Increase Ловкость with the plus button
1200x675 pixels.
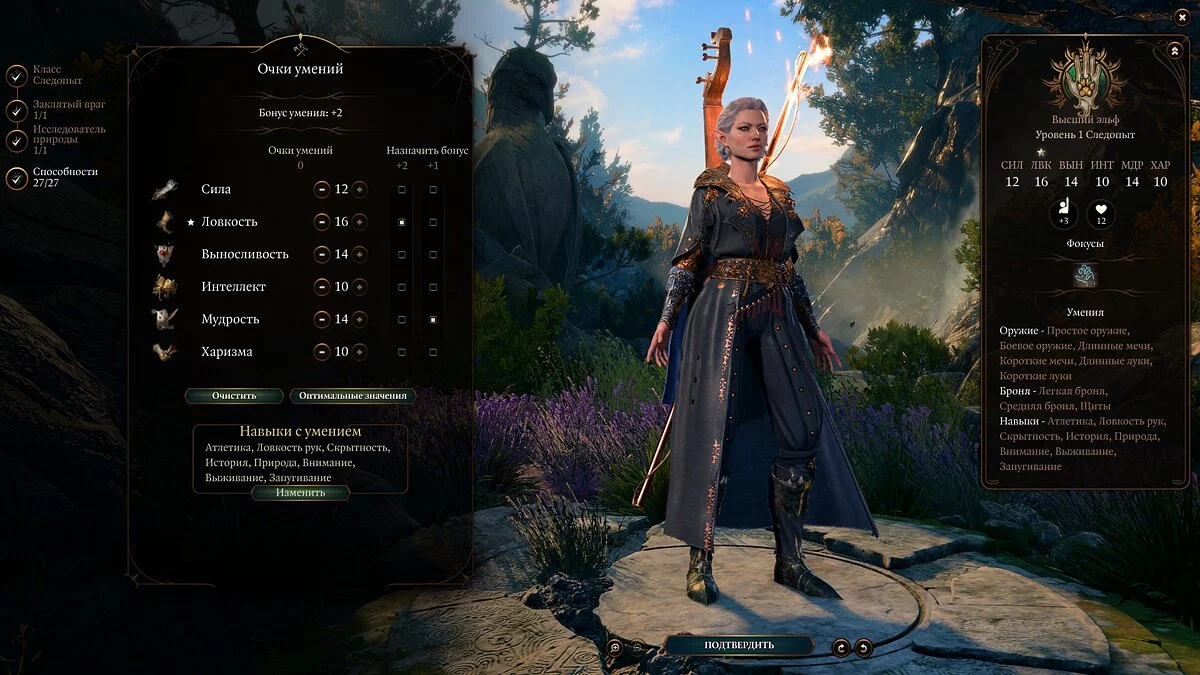coord(360,222)
